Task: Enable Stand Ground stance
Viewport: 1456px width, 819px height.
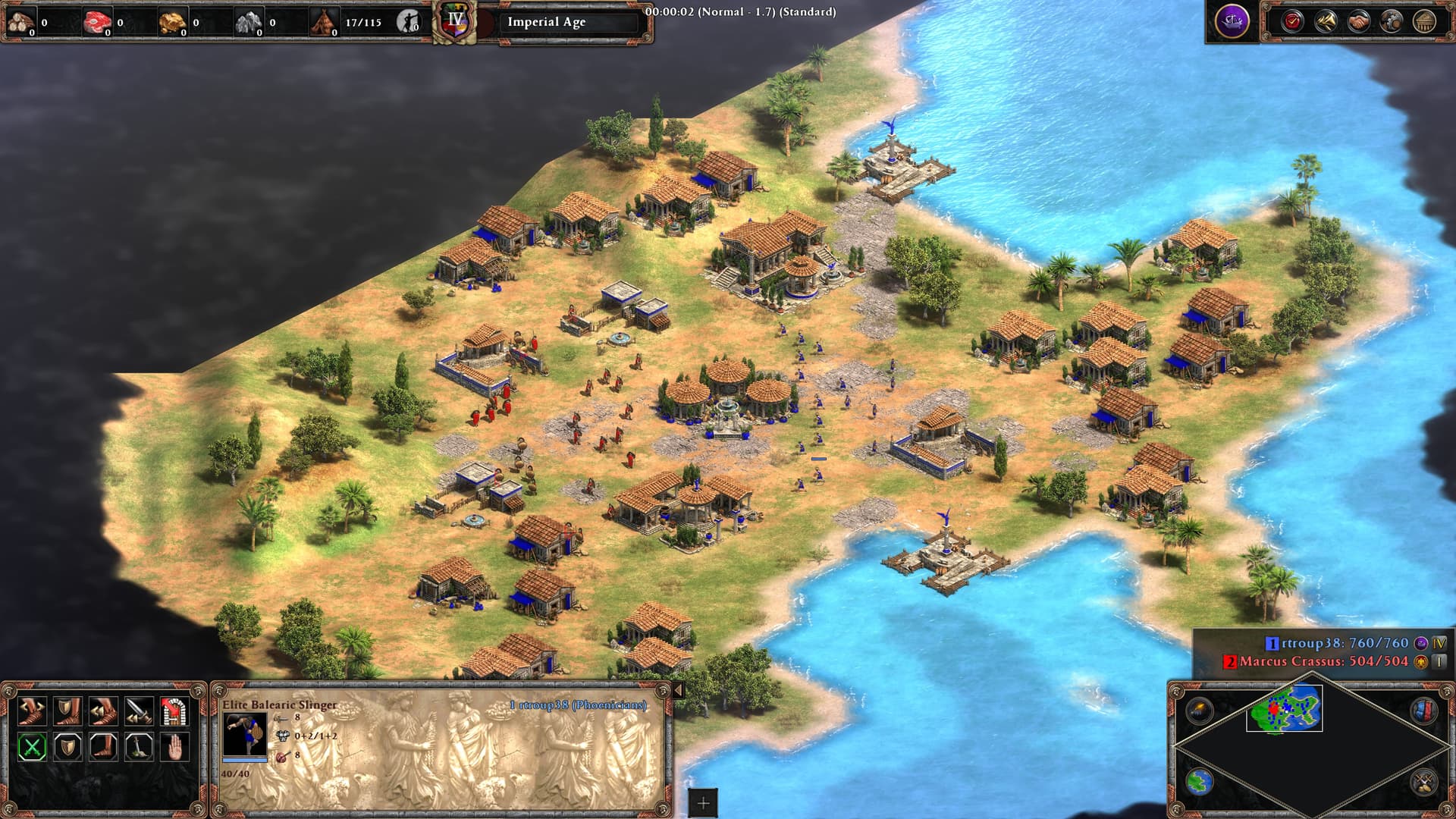Action: pos(103,747)
